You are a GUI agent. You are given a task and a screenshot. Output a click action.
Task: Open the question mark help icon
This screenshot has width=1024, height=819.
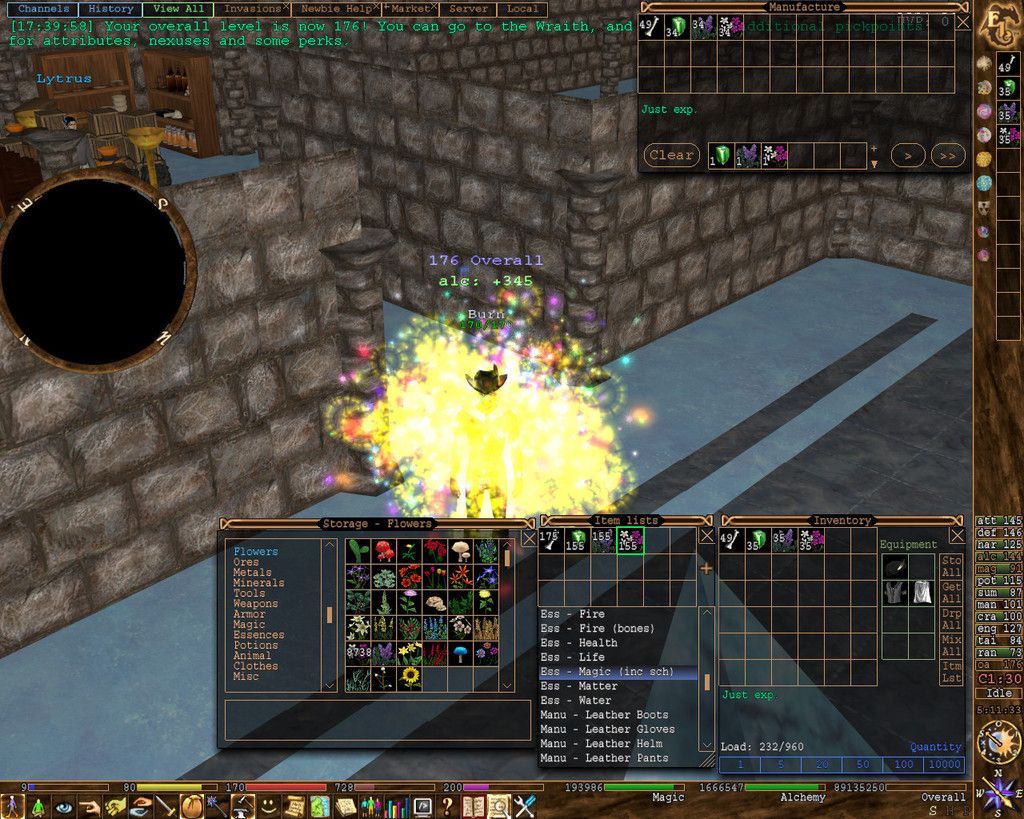pyautogui.click(x=447, y=806)
